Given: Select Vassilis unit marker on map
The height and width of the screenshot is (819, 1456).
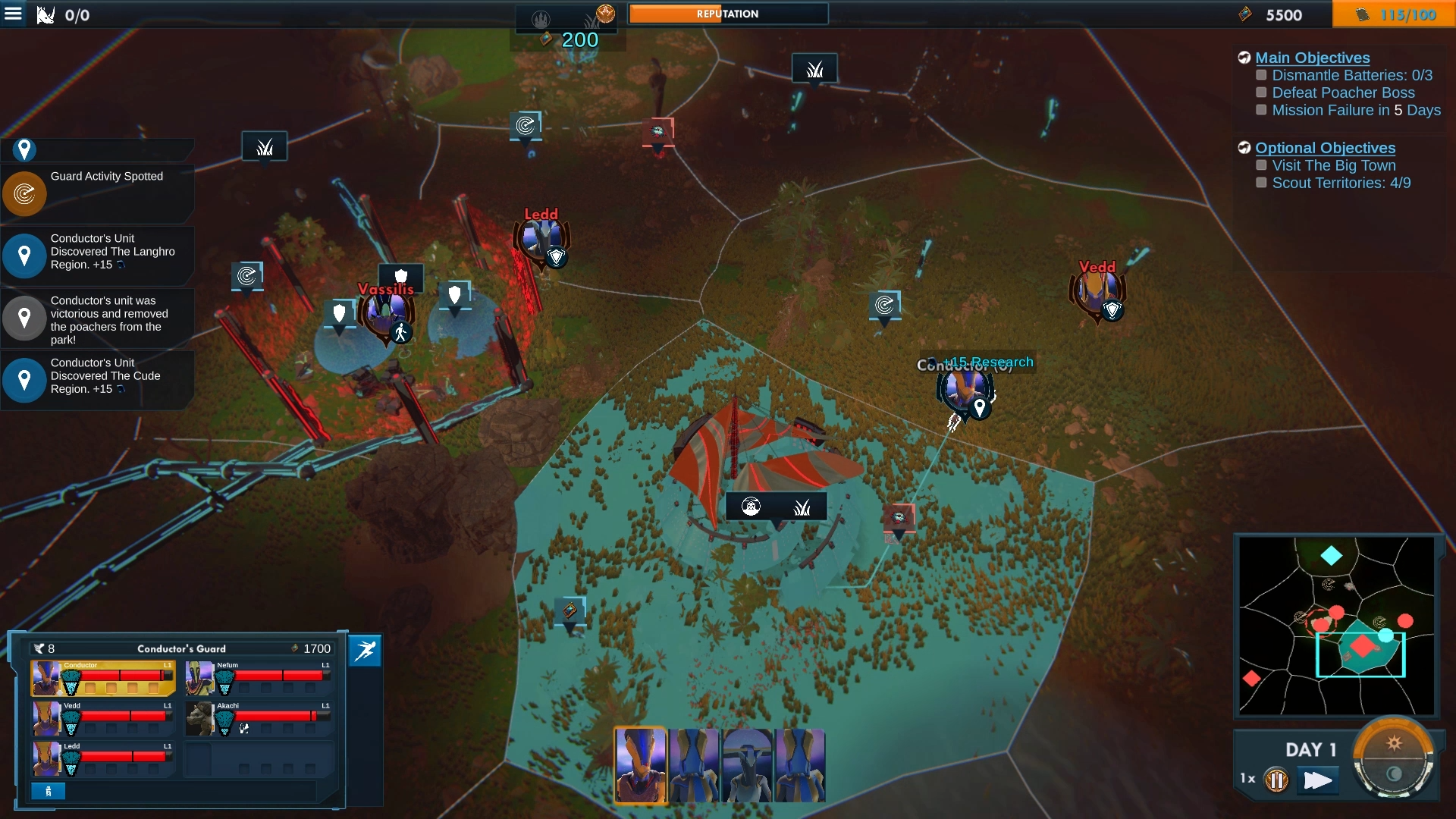Looking at the screenshot, I should [x=387, y=315].
